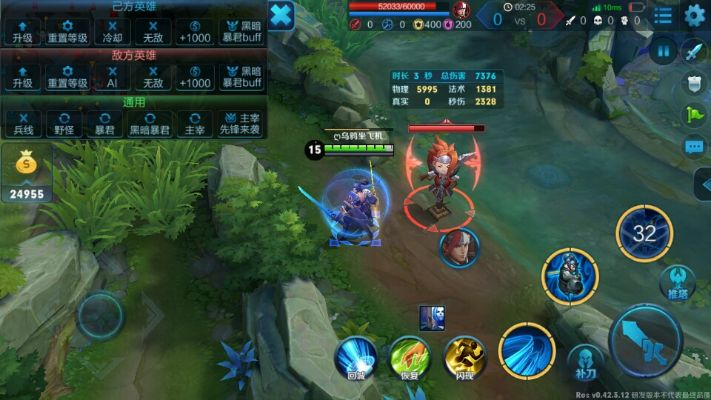Open the gear settings menu

click(x=694, y=15)
